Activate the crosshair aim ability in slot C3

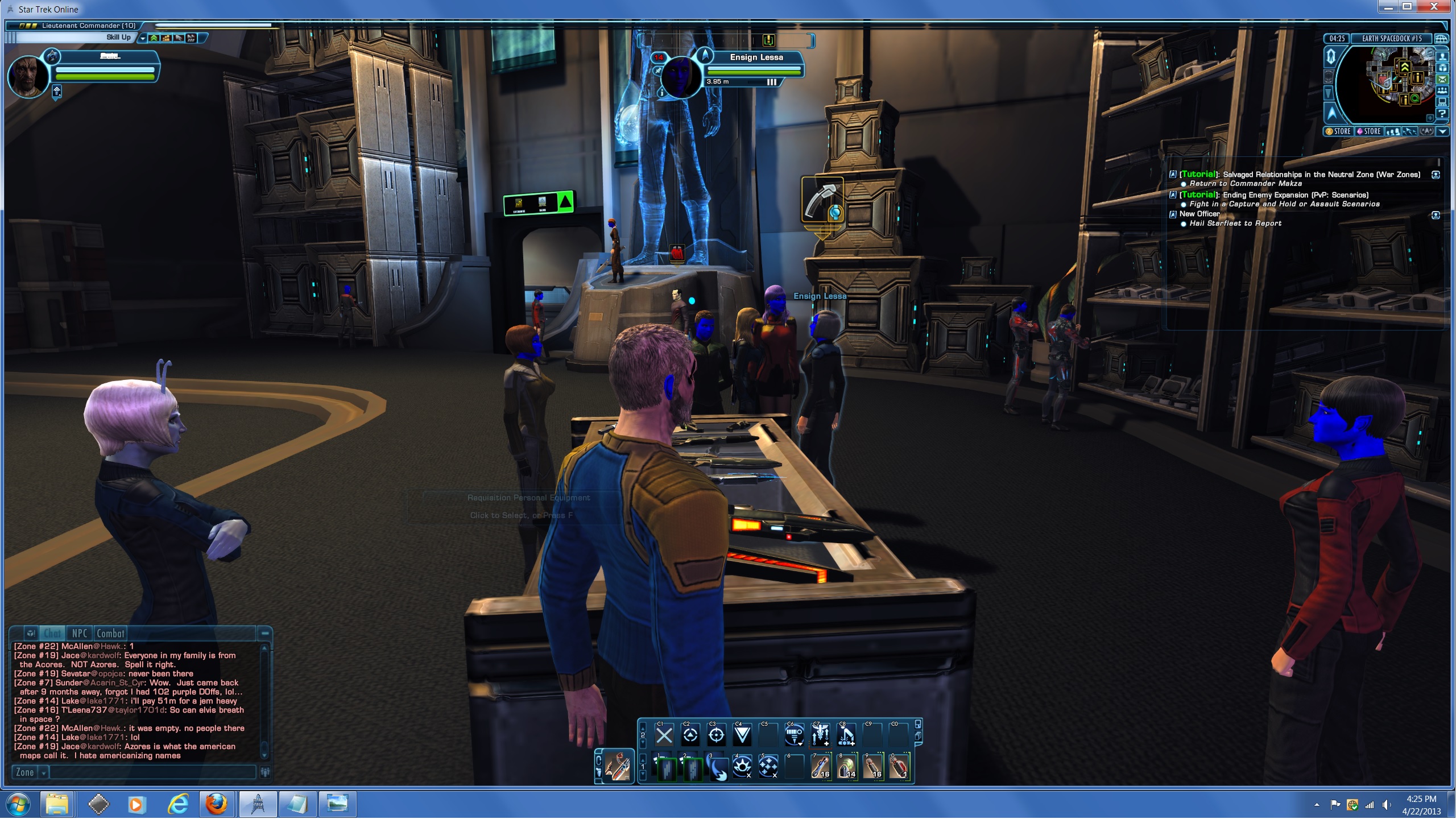[716, 736]
